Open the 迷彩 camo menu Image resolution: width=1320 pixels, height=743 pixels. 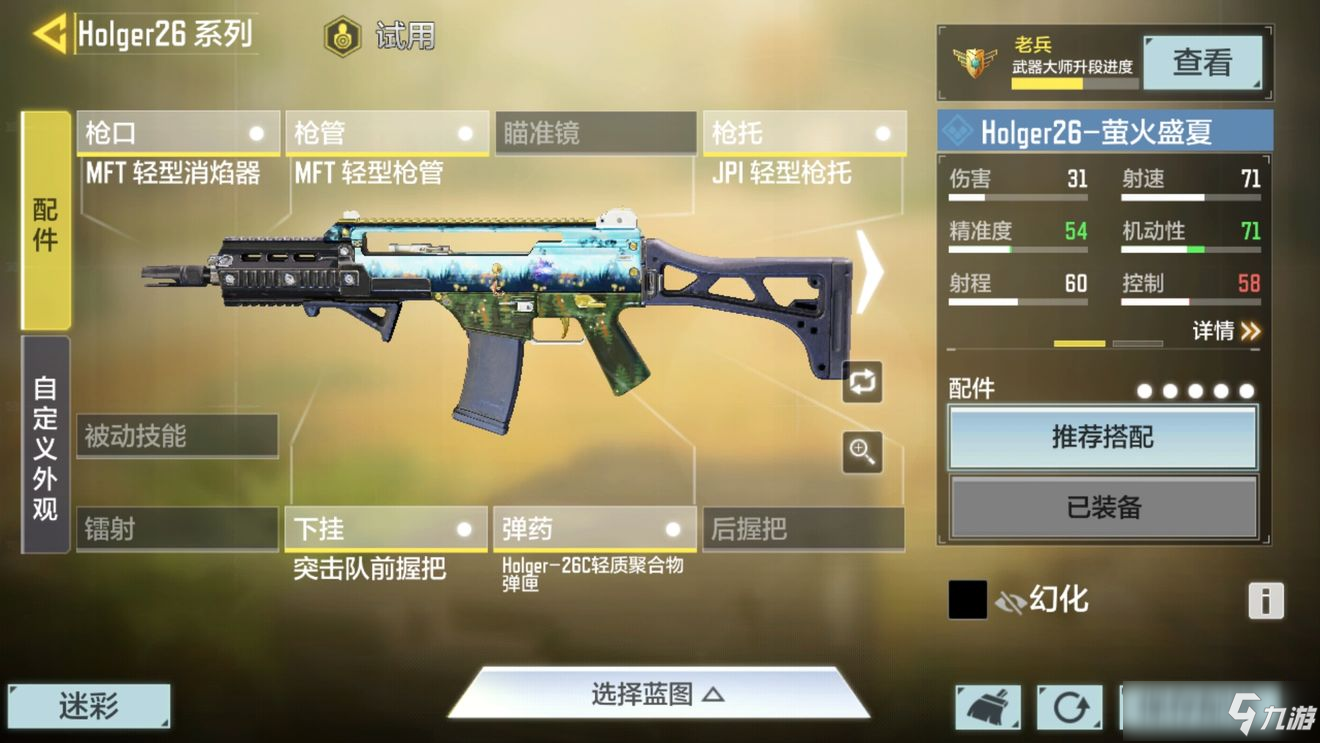coord(89,707)
